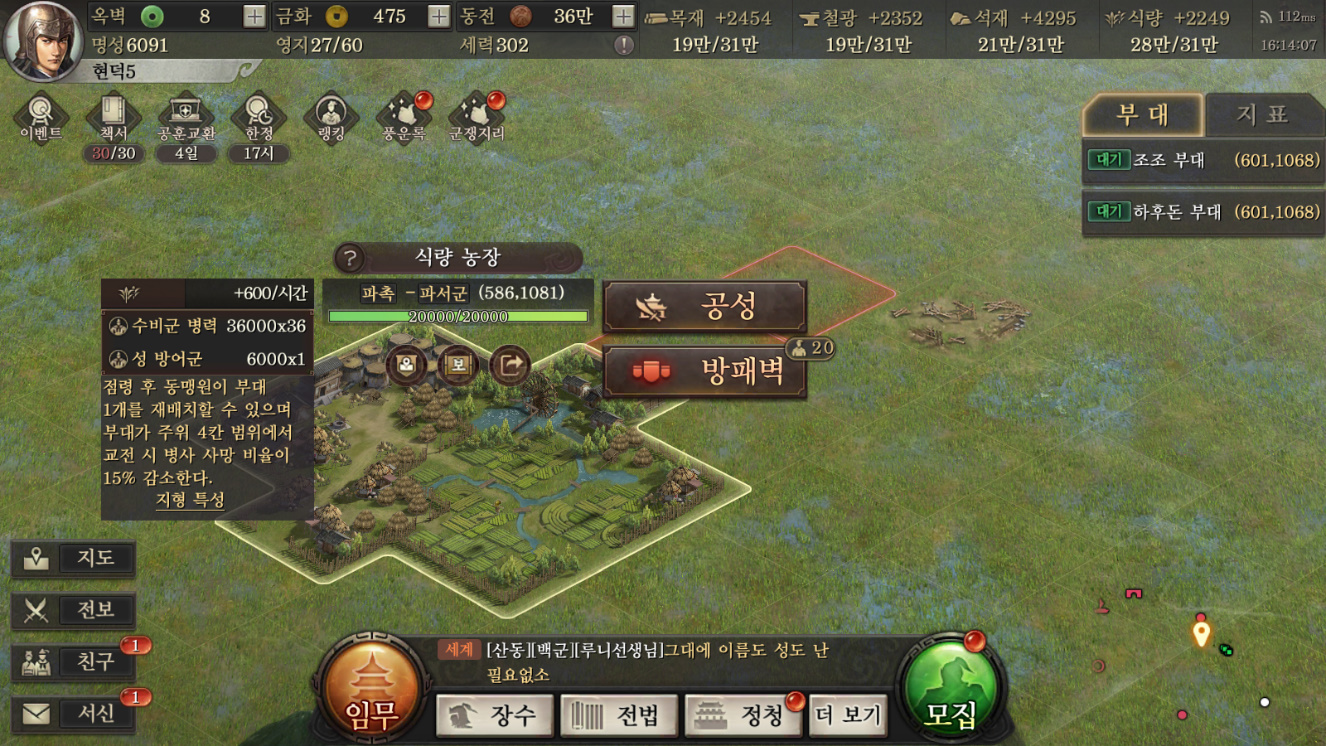Switch to the 지표 tab
This screenshot has height=746, width=1326.
pos(1262,115)
